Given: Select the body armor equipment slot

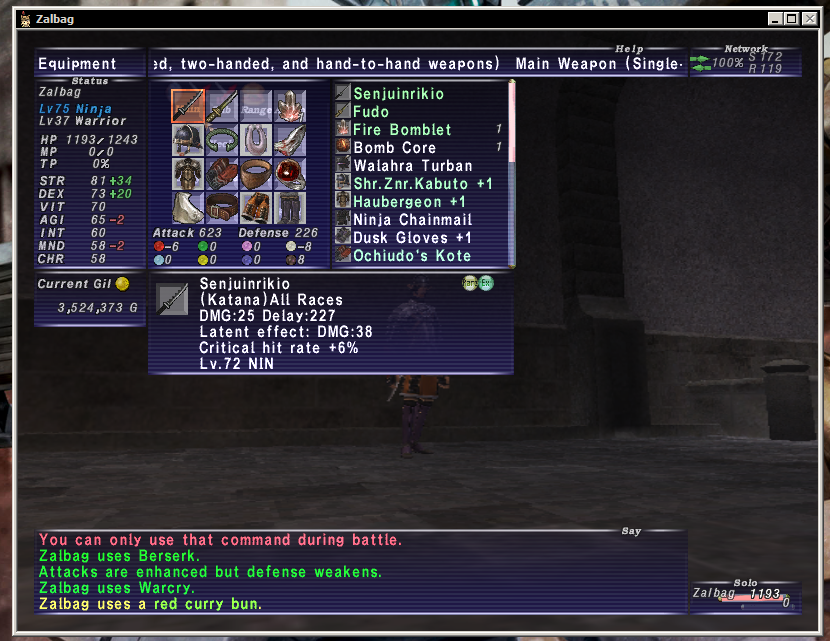Looking at the screenshot, I should [188, 174].
